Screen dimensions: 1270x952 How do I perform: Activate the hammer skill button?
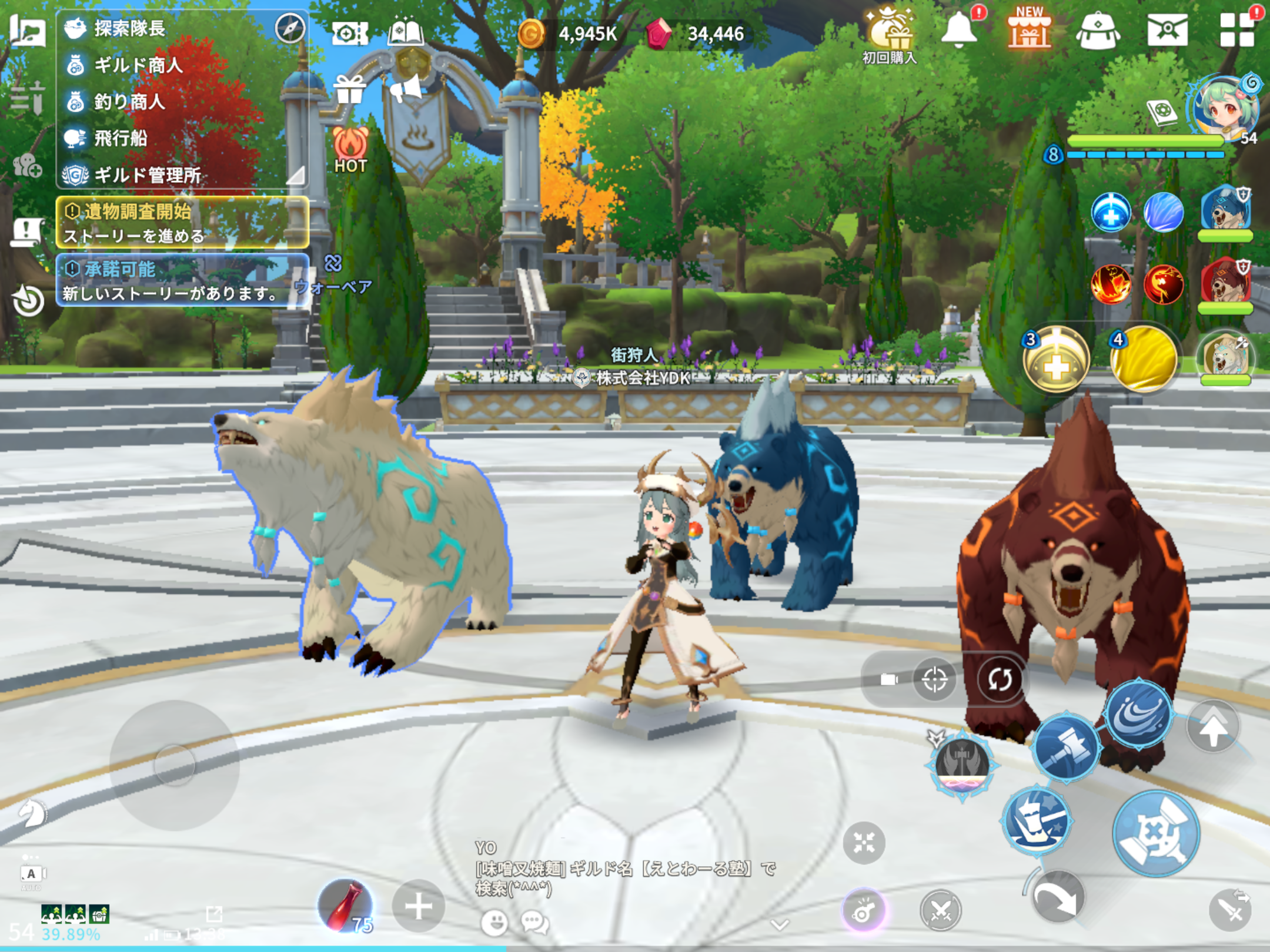click(x=1065, y=747)
